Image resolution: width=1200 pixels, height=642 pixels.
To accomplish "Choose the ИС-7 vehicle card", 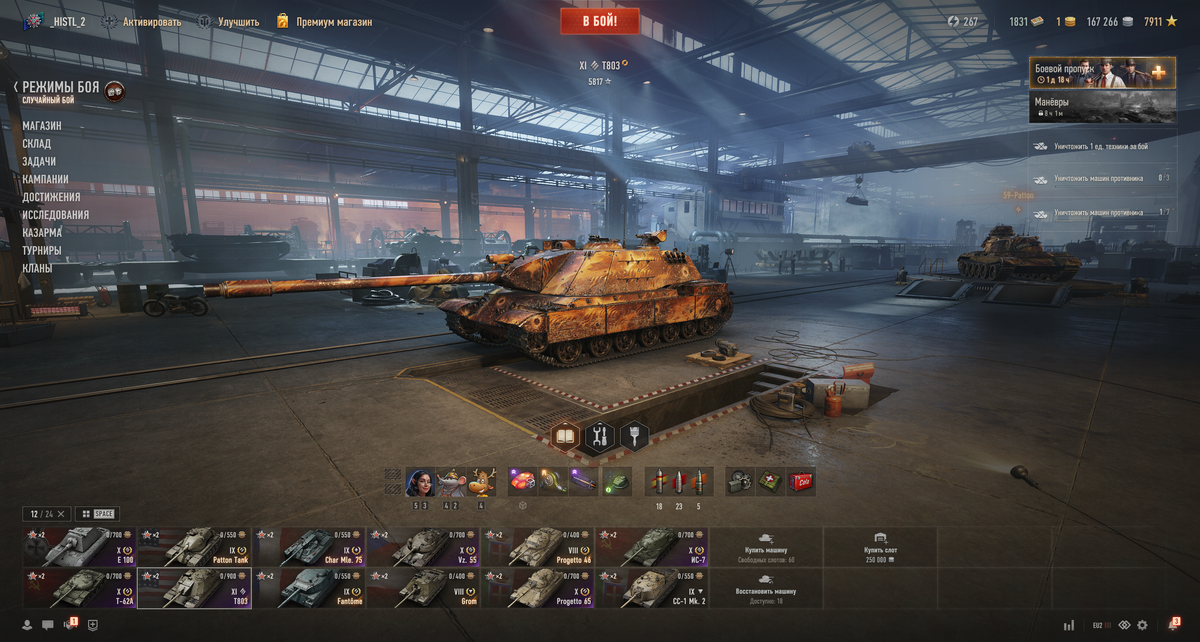I will pos(652,547).
